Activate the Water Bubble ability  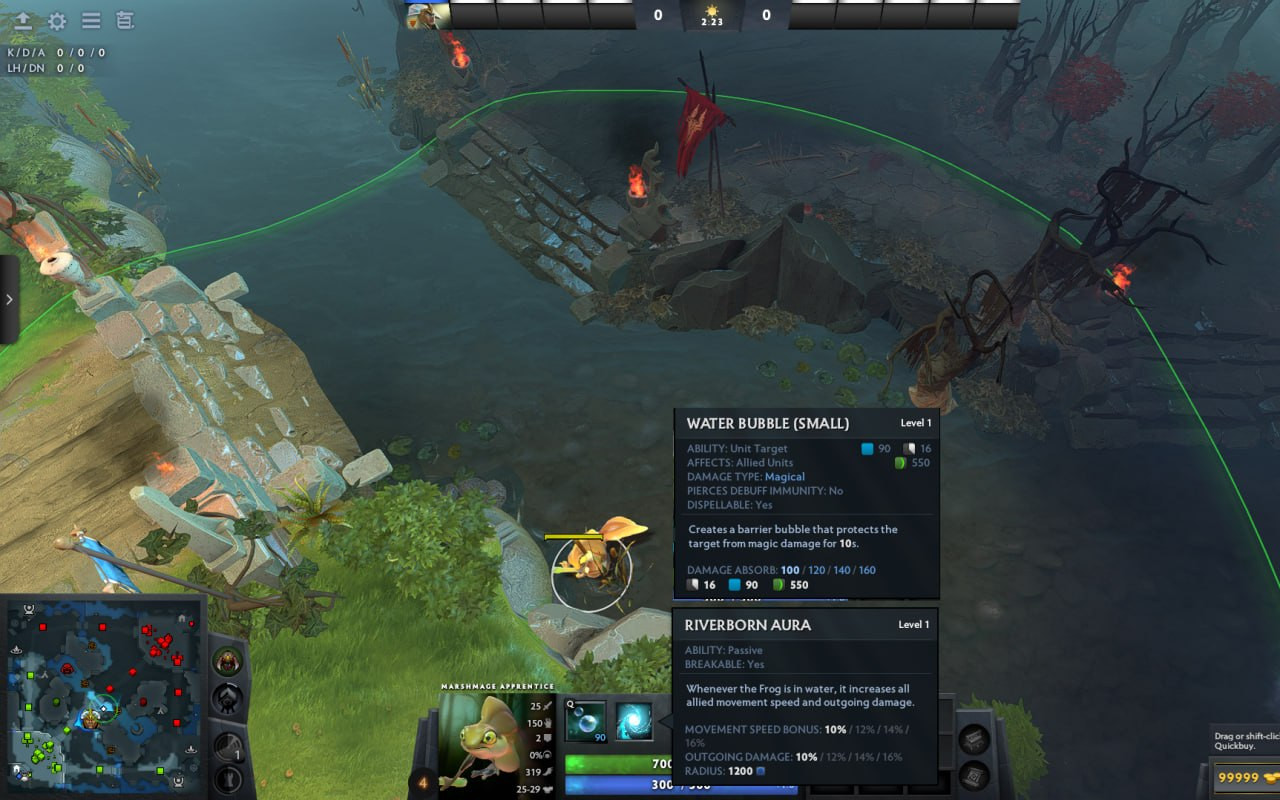586,722
